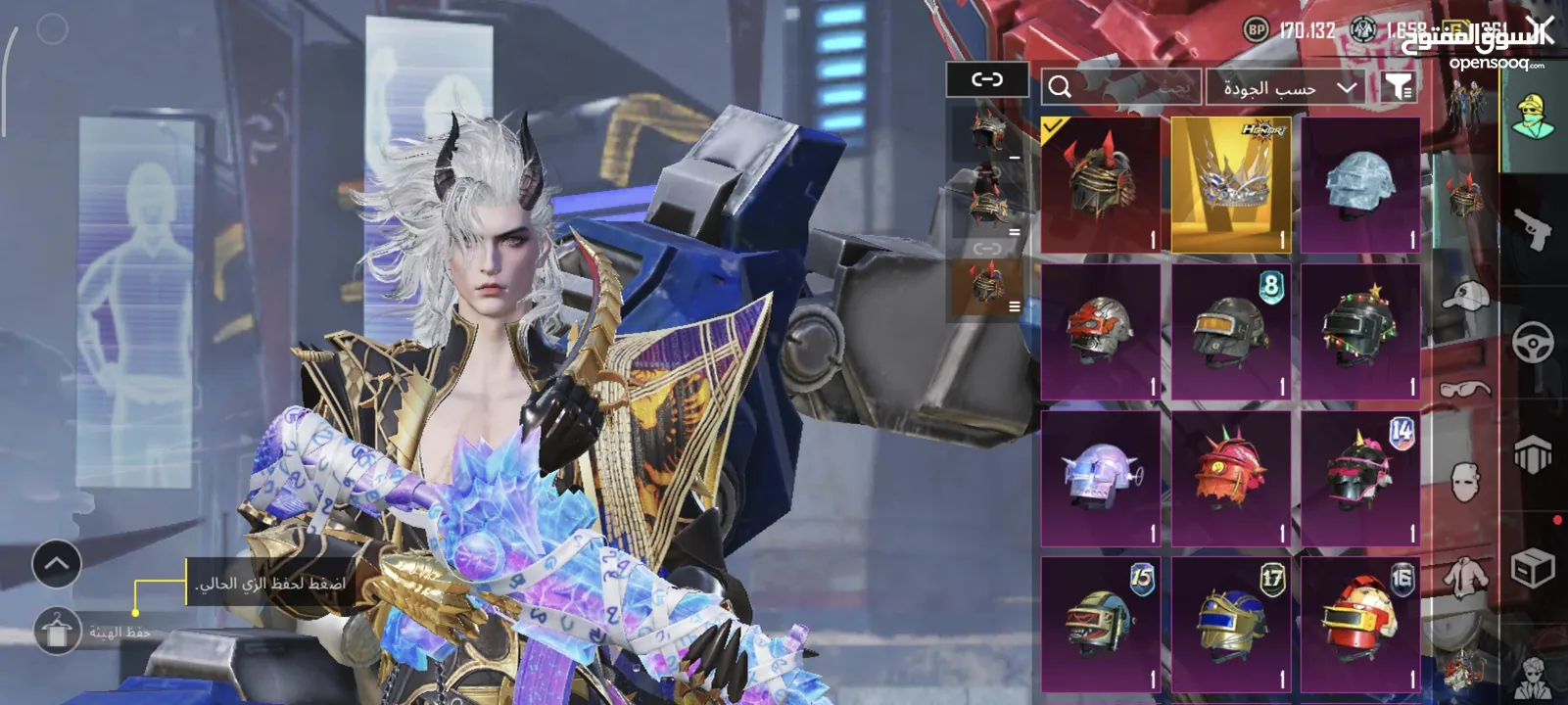Open the filter funnel options

tap(1398, 87)
